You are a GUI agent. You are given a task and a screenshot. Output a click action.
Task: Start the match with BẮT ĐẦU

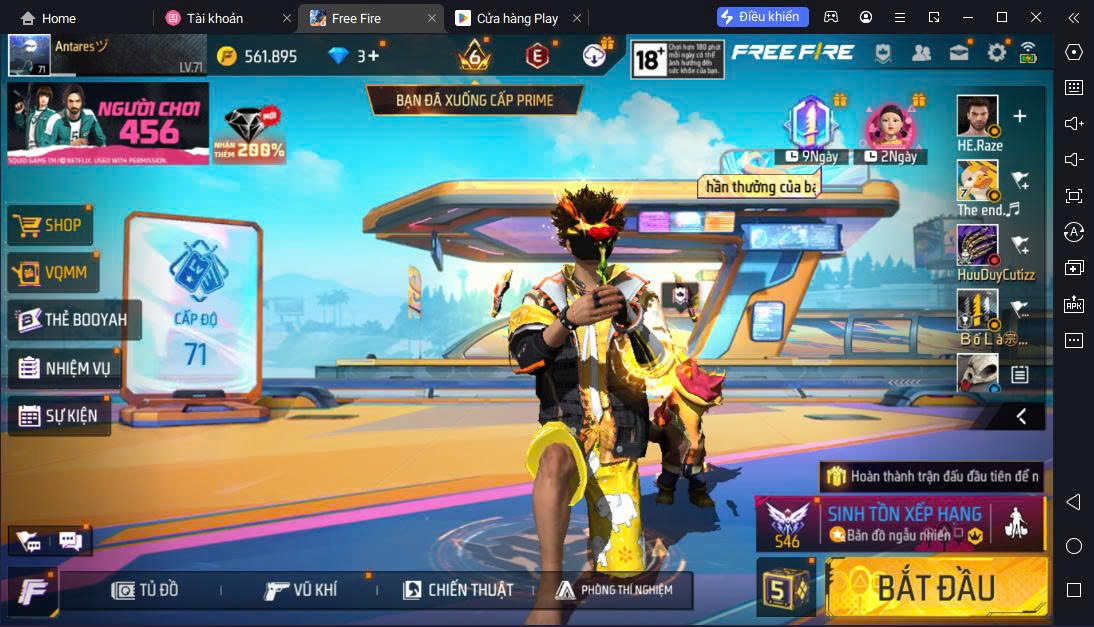coord(937,588)
